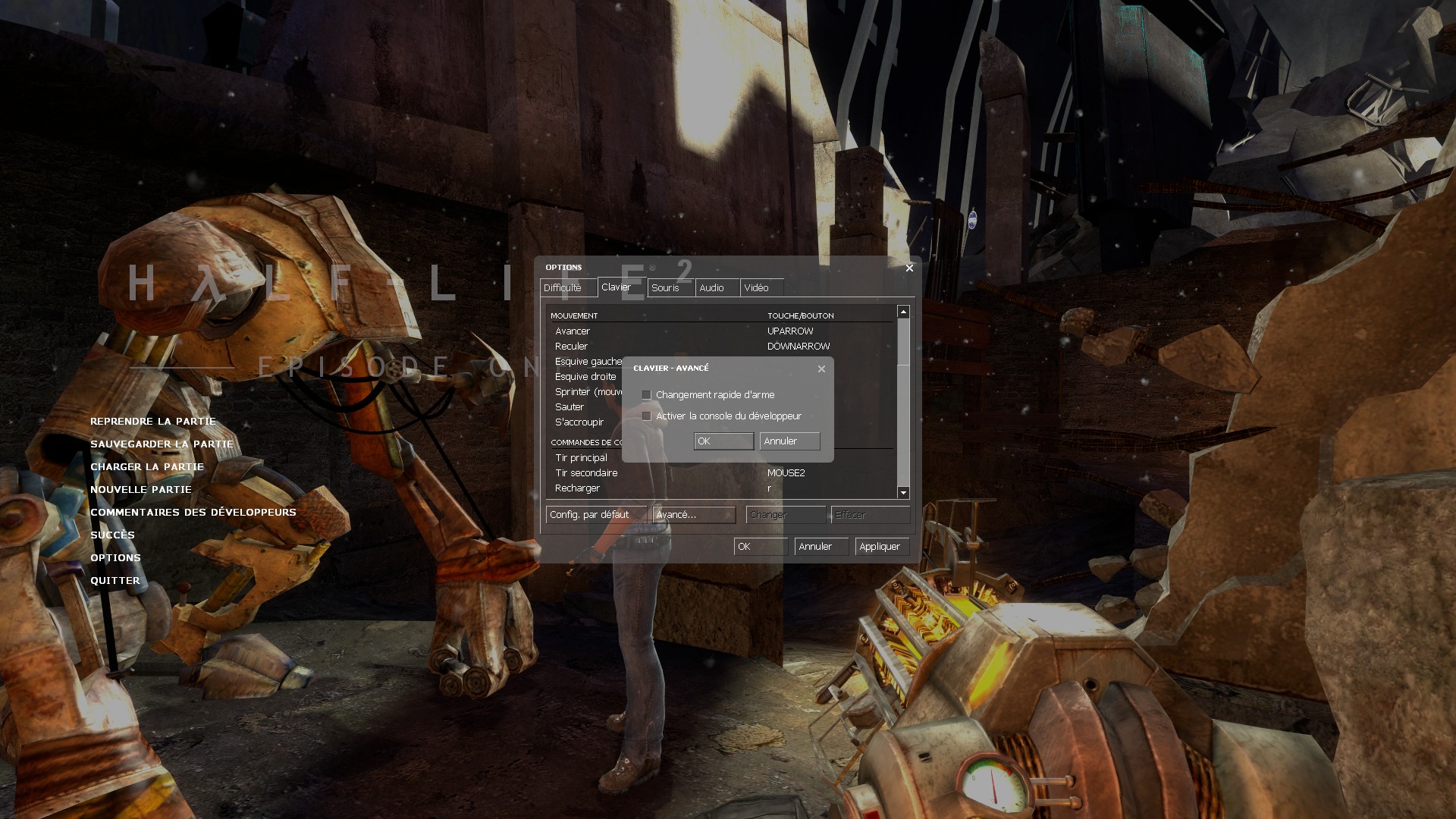Click Annuler in the Clavier - Avancé dialog
1456x819 pixels.
coord(789,441)
